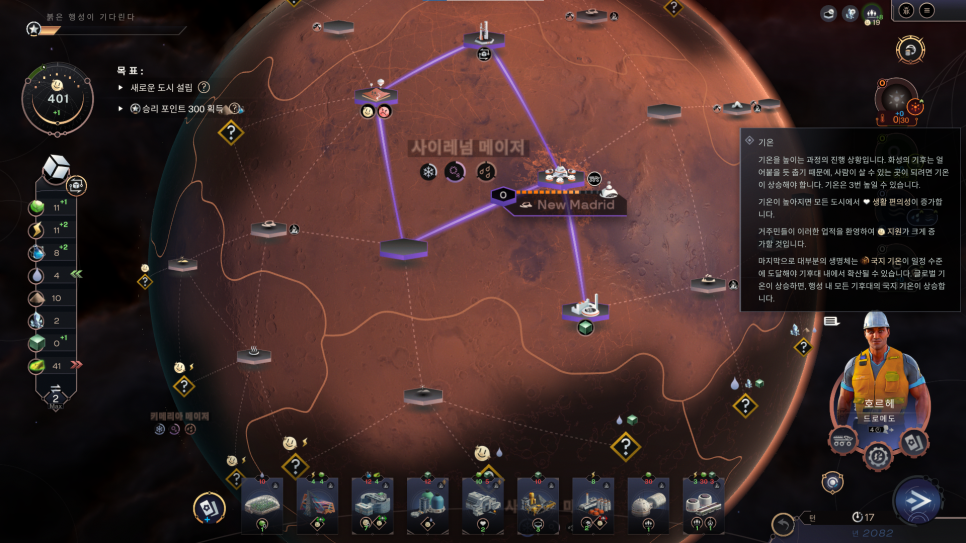
Task: Click the help icon beside the new city objective
Action: [x=204, y=88]
